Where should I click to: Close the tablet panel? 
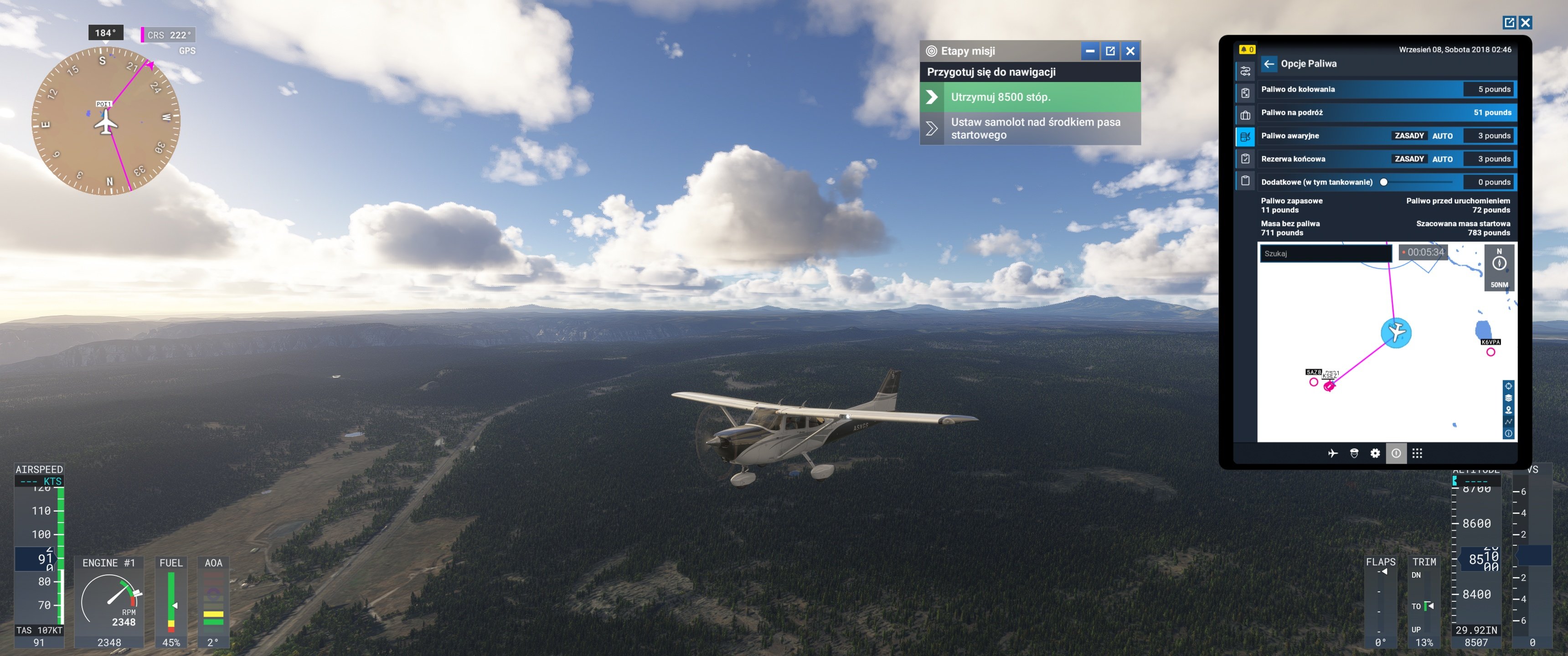point(1525,22)
